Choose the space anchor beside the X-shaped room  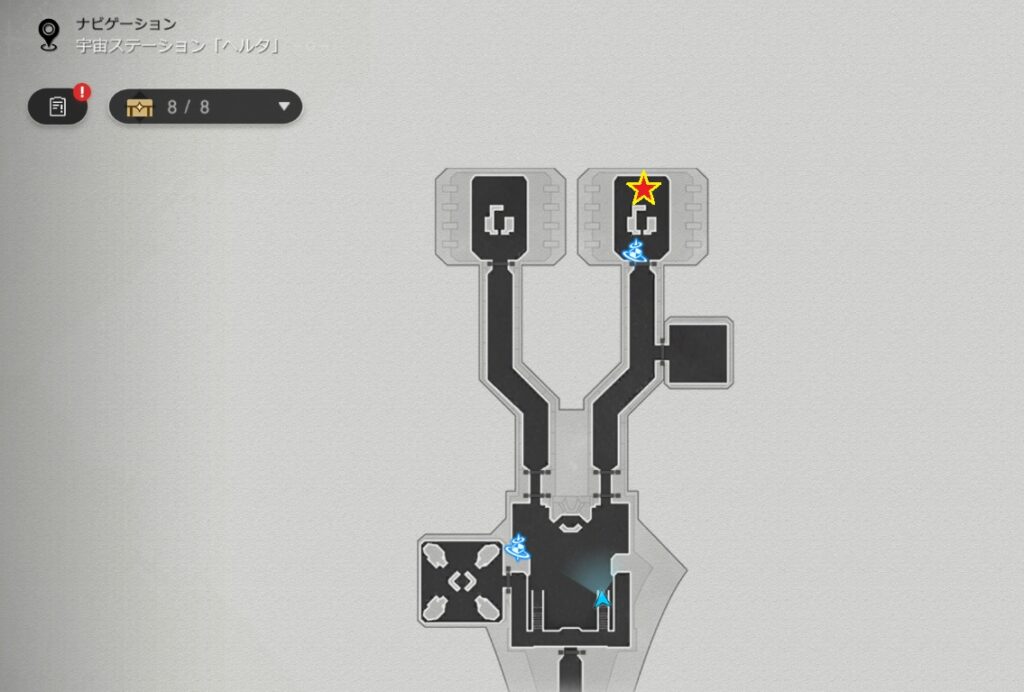point(518,546)
